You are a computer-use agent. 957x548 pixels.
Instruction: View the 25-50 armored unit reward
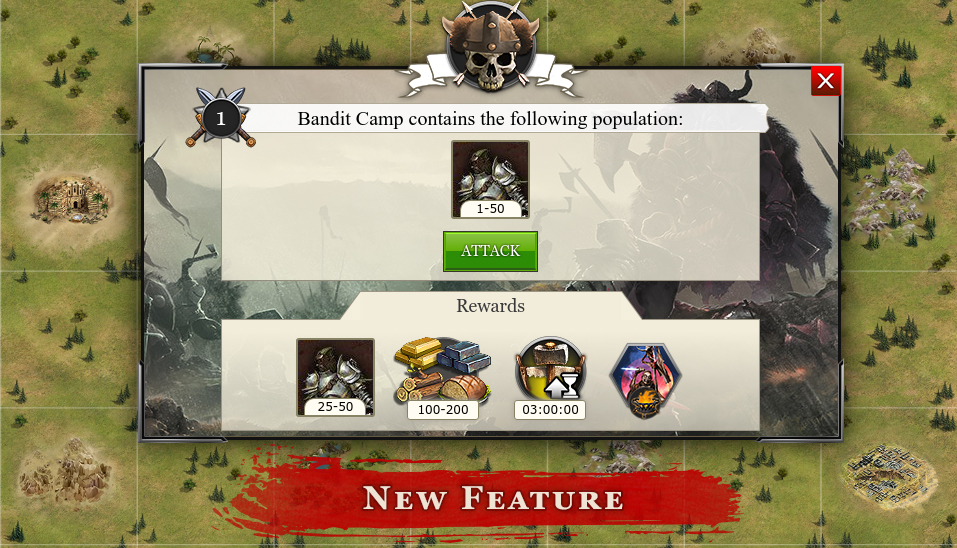pos(335,376)
